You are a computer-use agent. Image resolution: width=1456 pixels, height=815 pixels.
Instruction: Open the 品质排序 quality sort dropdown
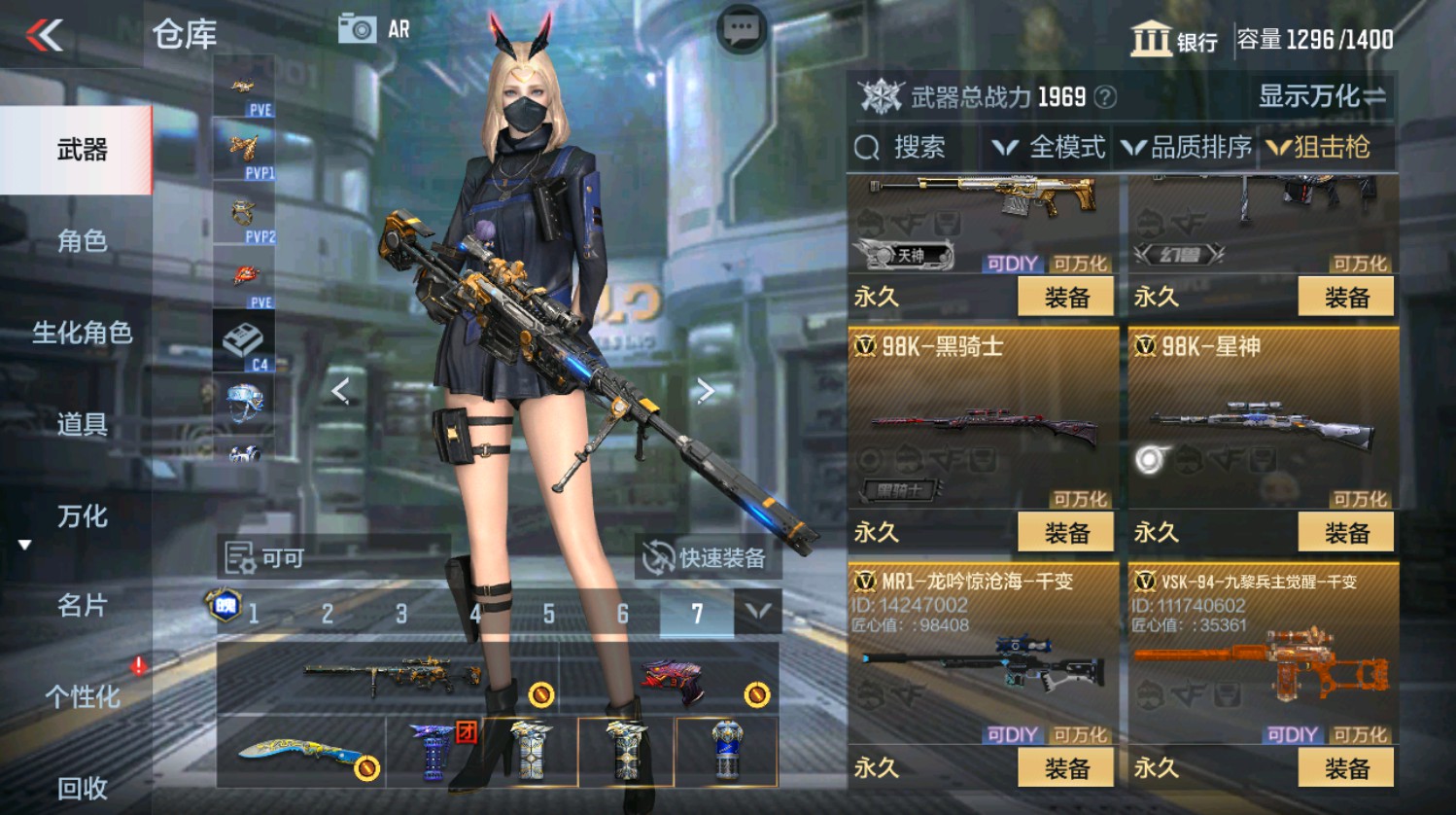point(1188,148)
